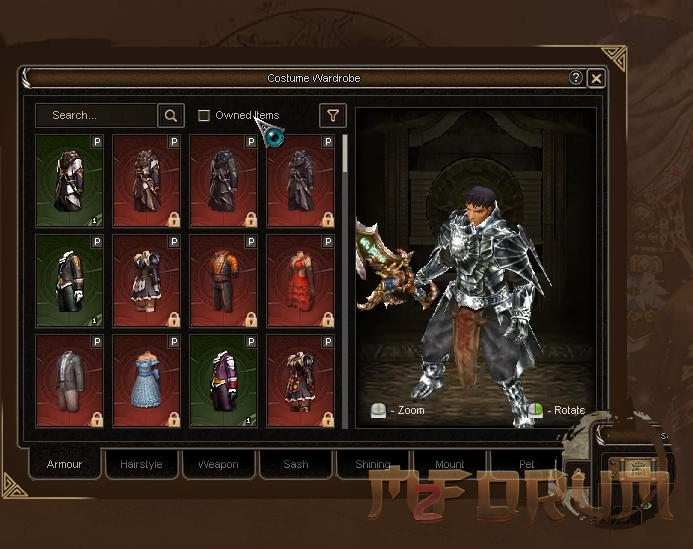Open the Pet tab
693x549 pixels.
coord(527,465)
